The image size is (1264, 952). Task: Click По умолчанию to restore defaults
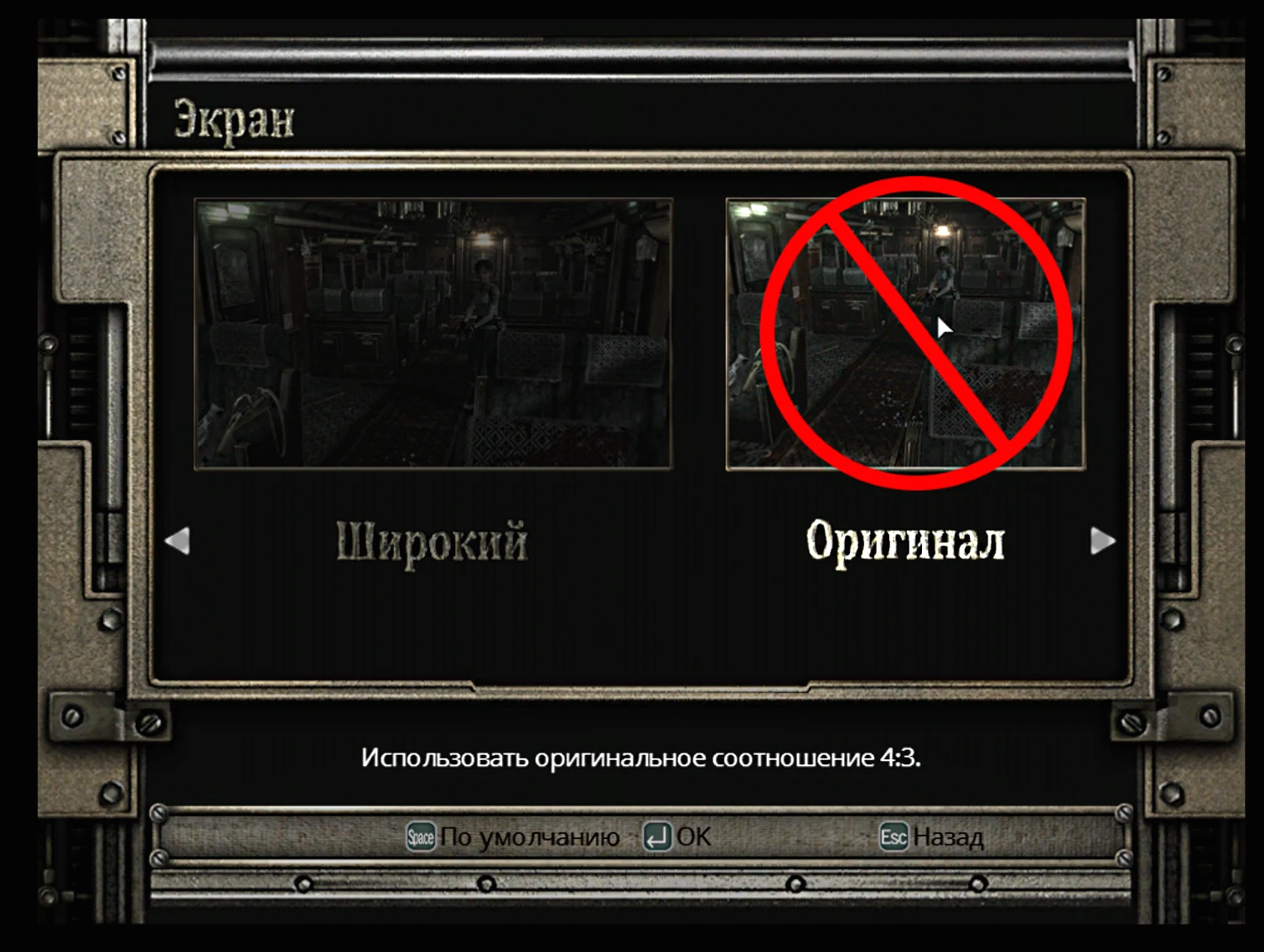pyautogui.click(x=531, y=836)
